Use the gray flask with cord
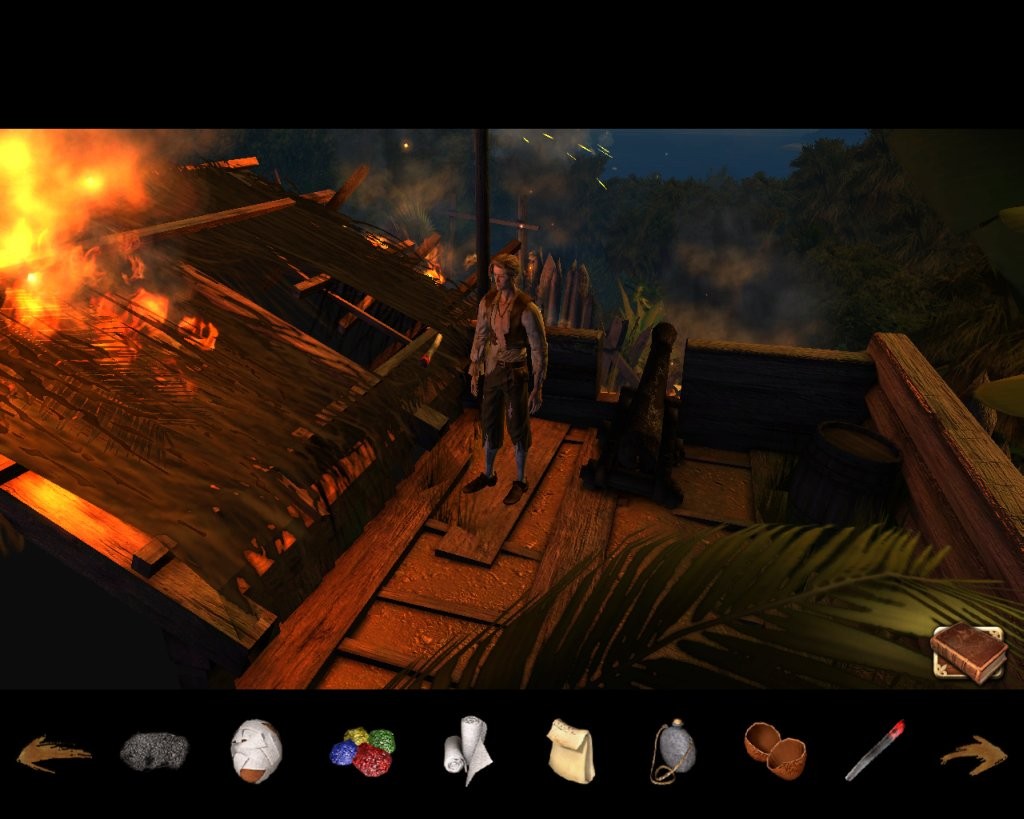This screenshot has height=819, width=1024. point(673,751)
